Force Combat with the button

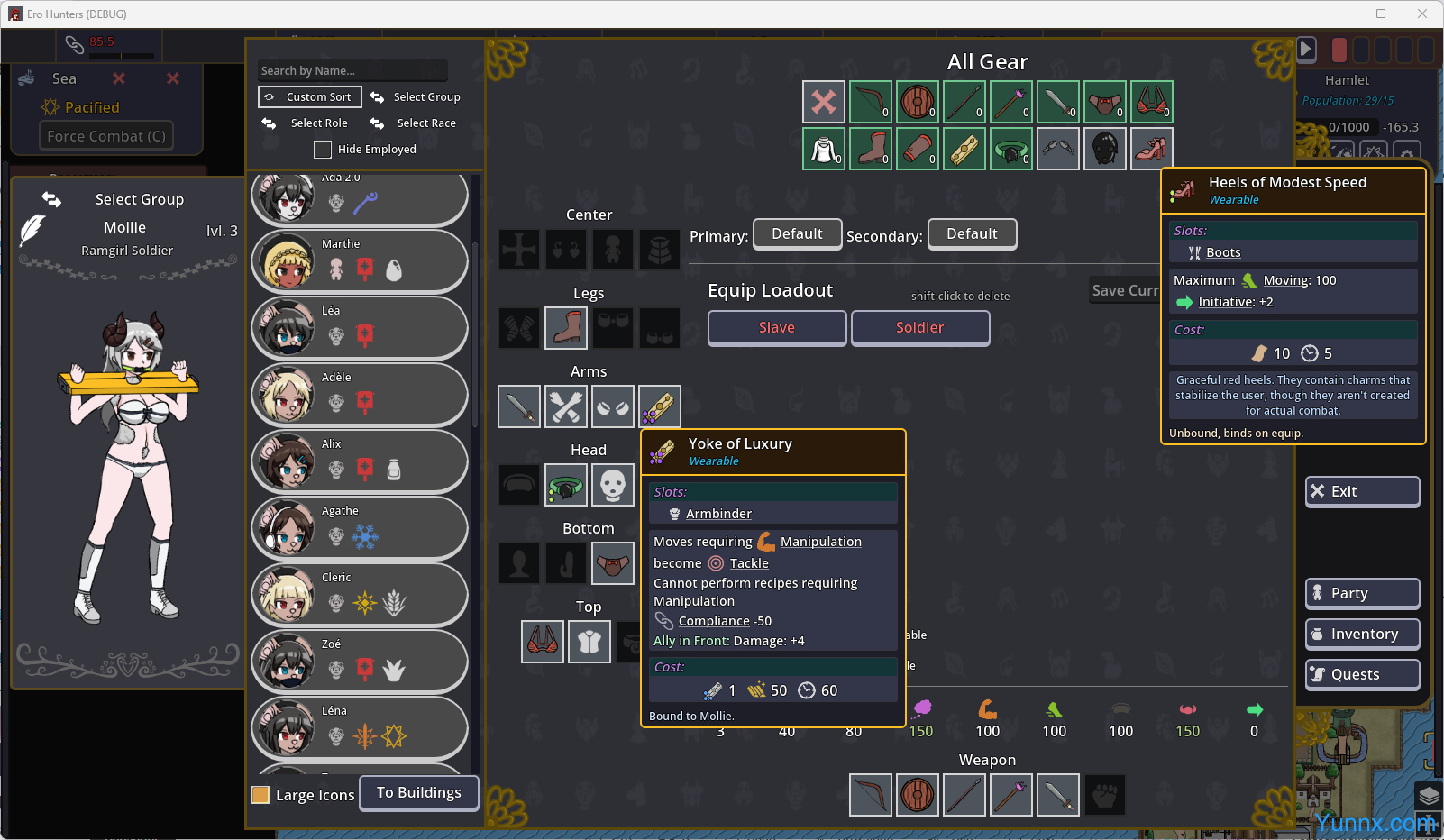[106, 136]
